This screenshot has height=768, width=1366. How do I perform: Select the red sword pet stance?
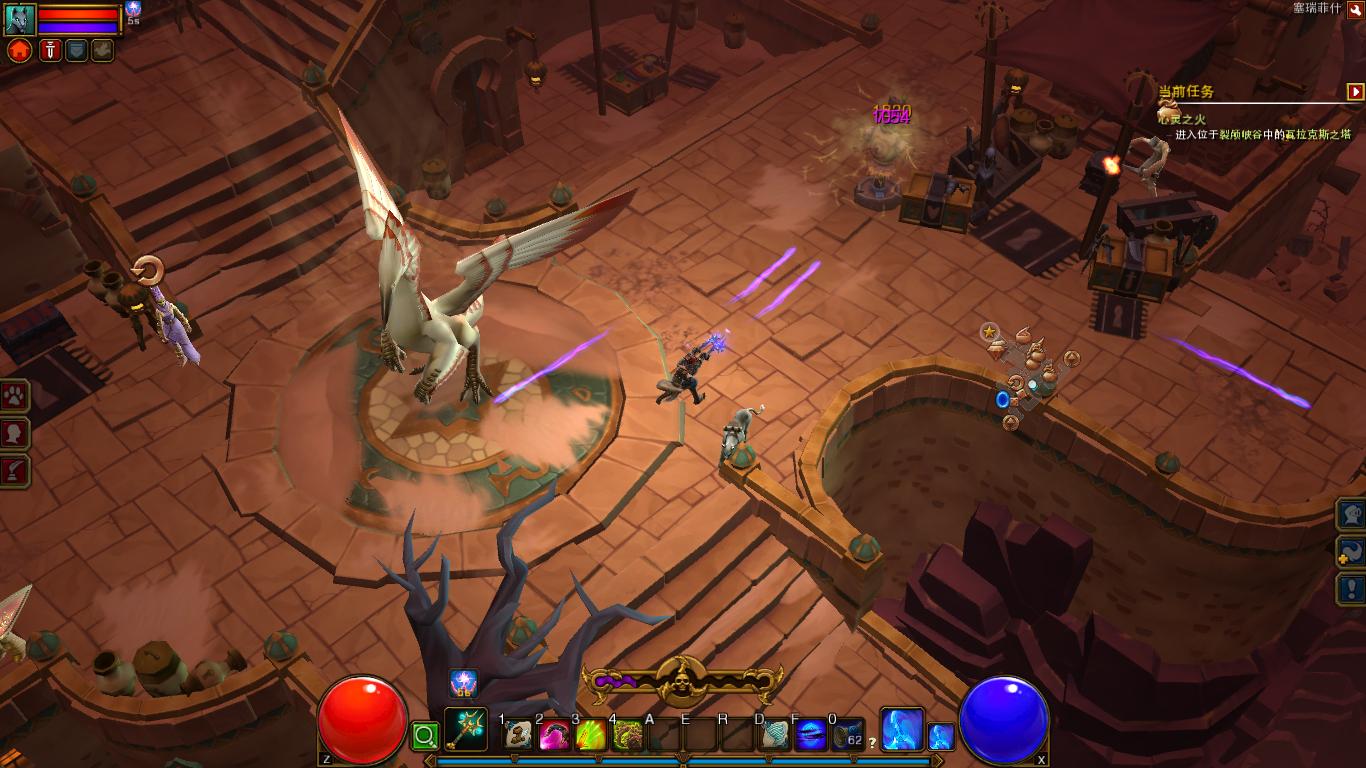(50, 50)
